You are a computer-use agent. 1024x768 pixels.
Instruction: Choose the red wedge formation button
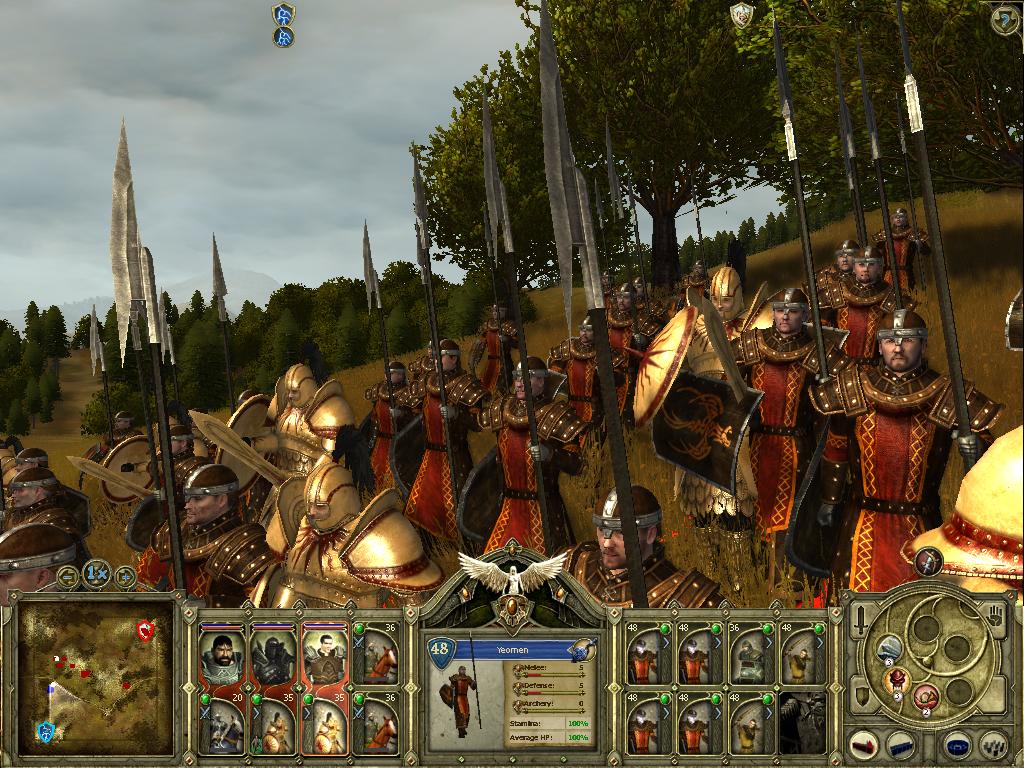point(866,745)
